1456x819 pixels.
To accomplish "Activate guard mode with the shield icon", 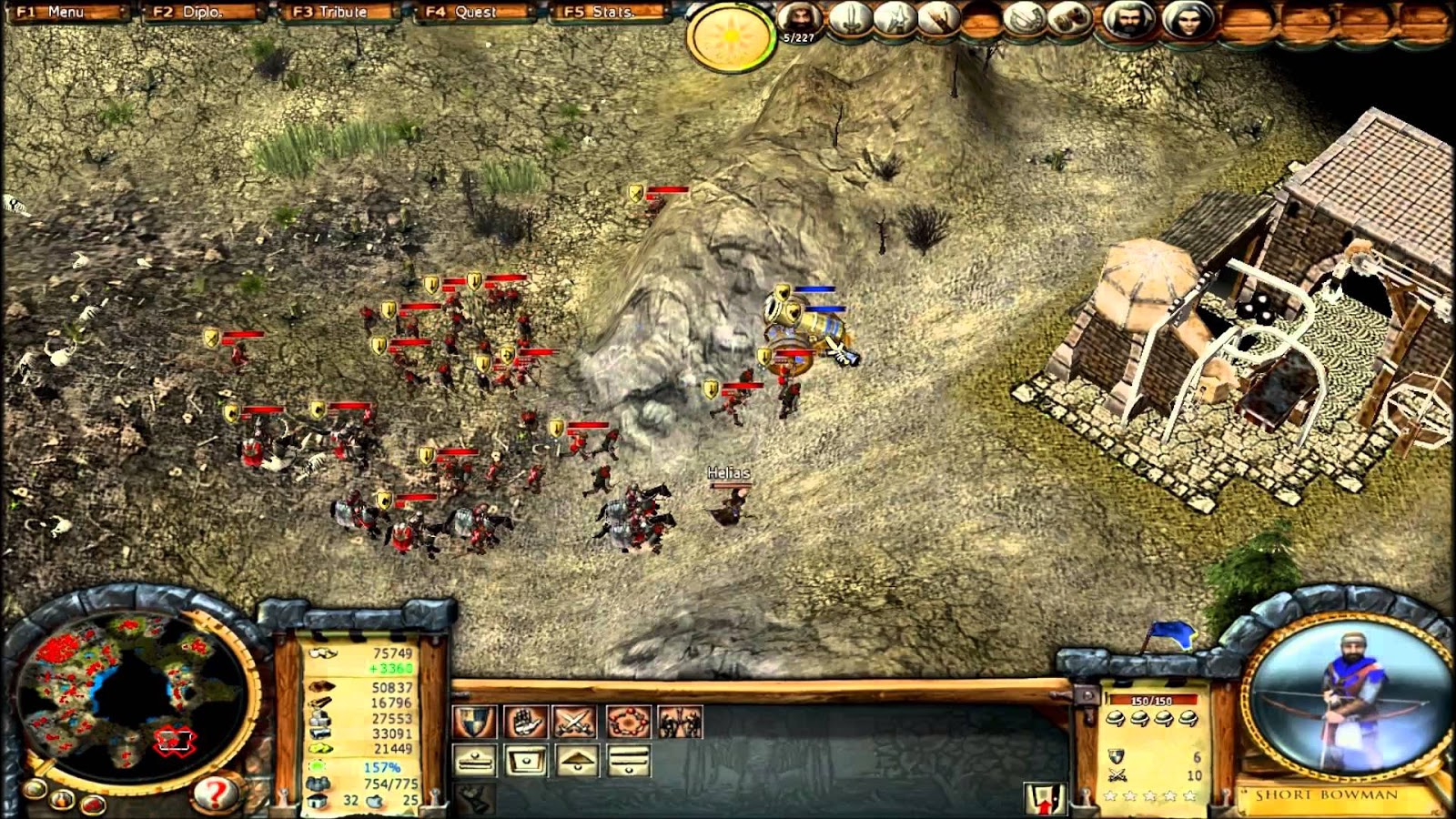I will [474, 722].
